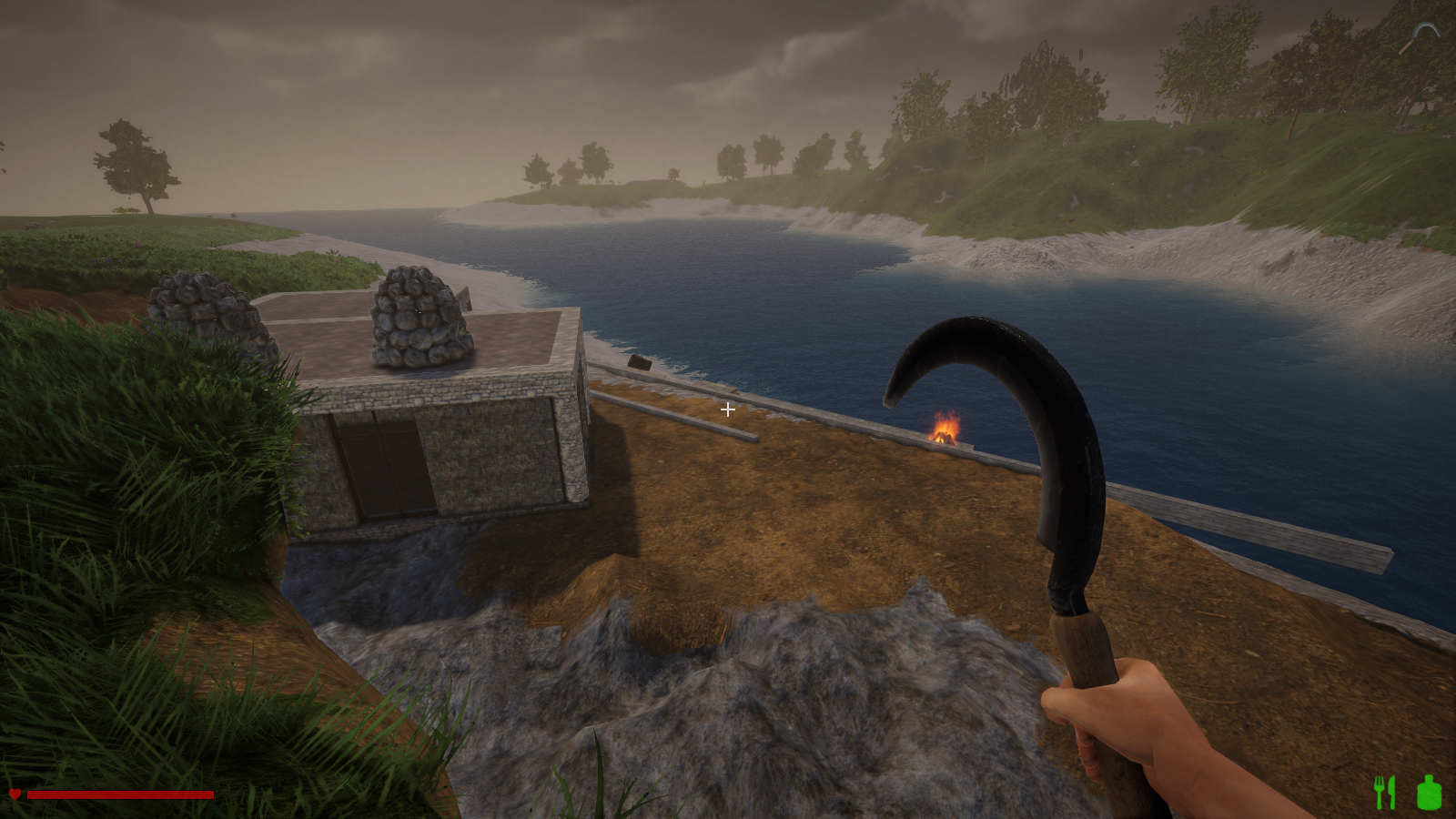1456x819 pixels.
Task: Select the green fork and knife hunger icon
Action: [x=1384, y=793]
